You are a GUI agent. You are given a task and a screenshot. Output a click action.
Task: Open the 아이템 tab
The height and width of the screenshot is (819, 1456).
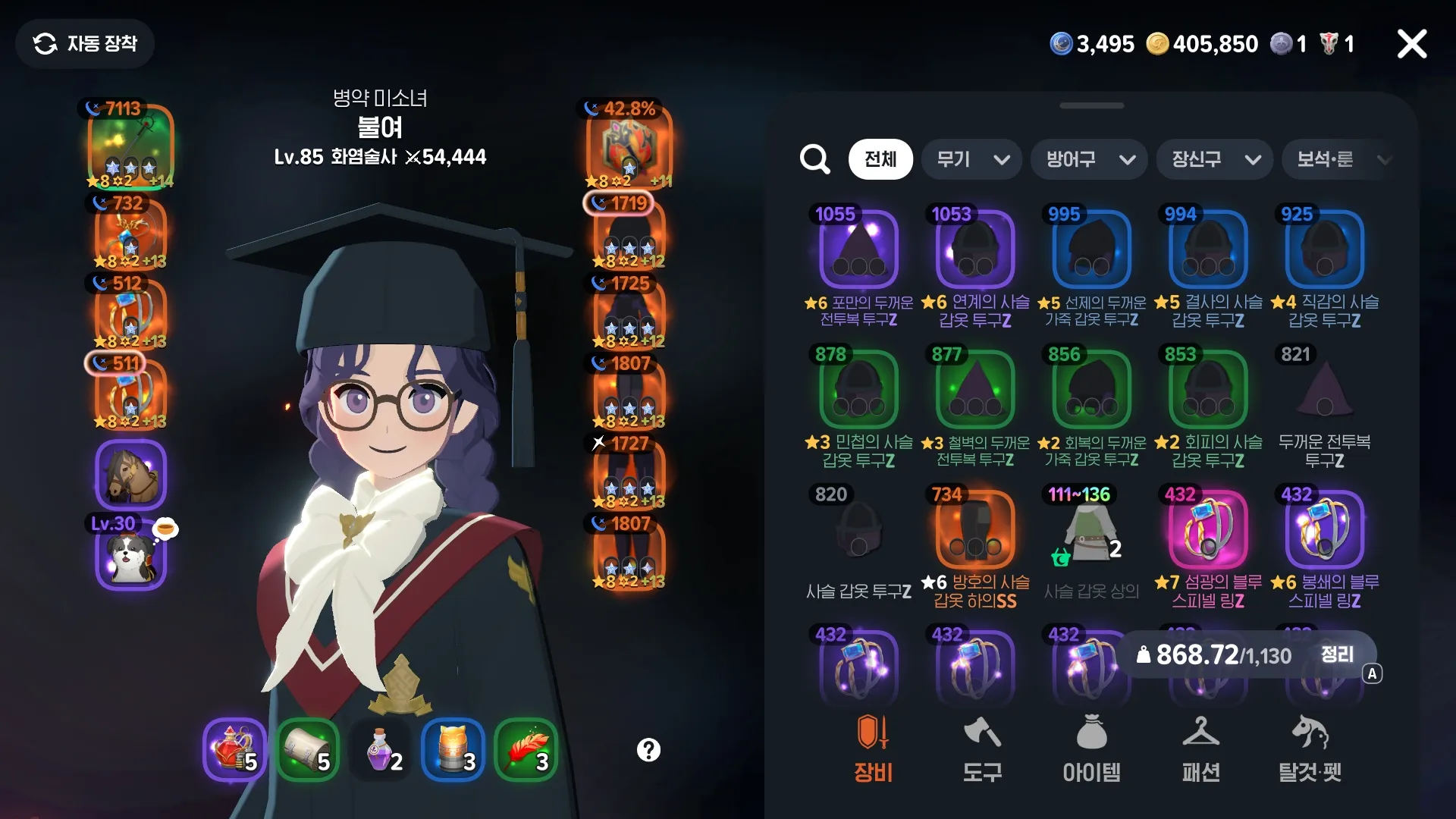[1091, 749]
